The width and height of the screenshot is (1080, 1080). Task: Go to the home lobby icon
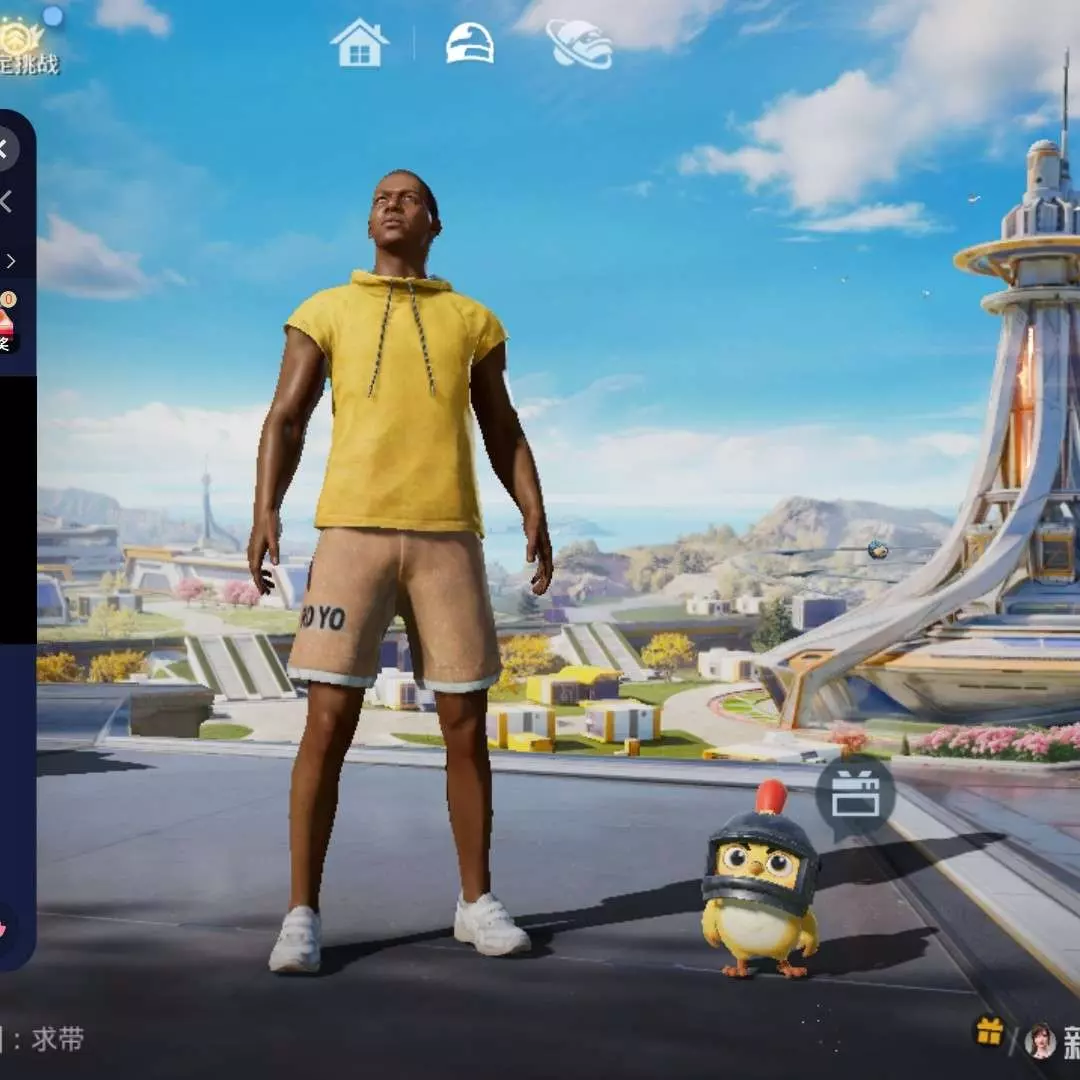359,43
